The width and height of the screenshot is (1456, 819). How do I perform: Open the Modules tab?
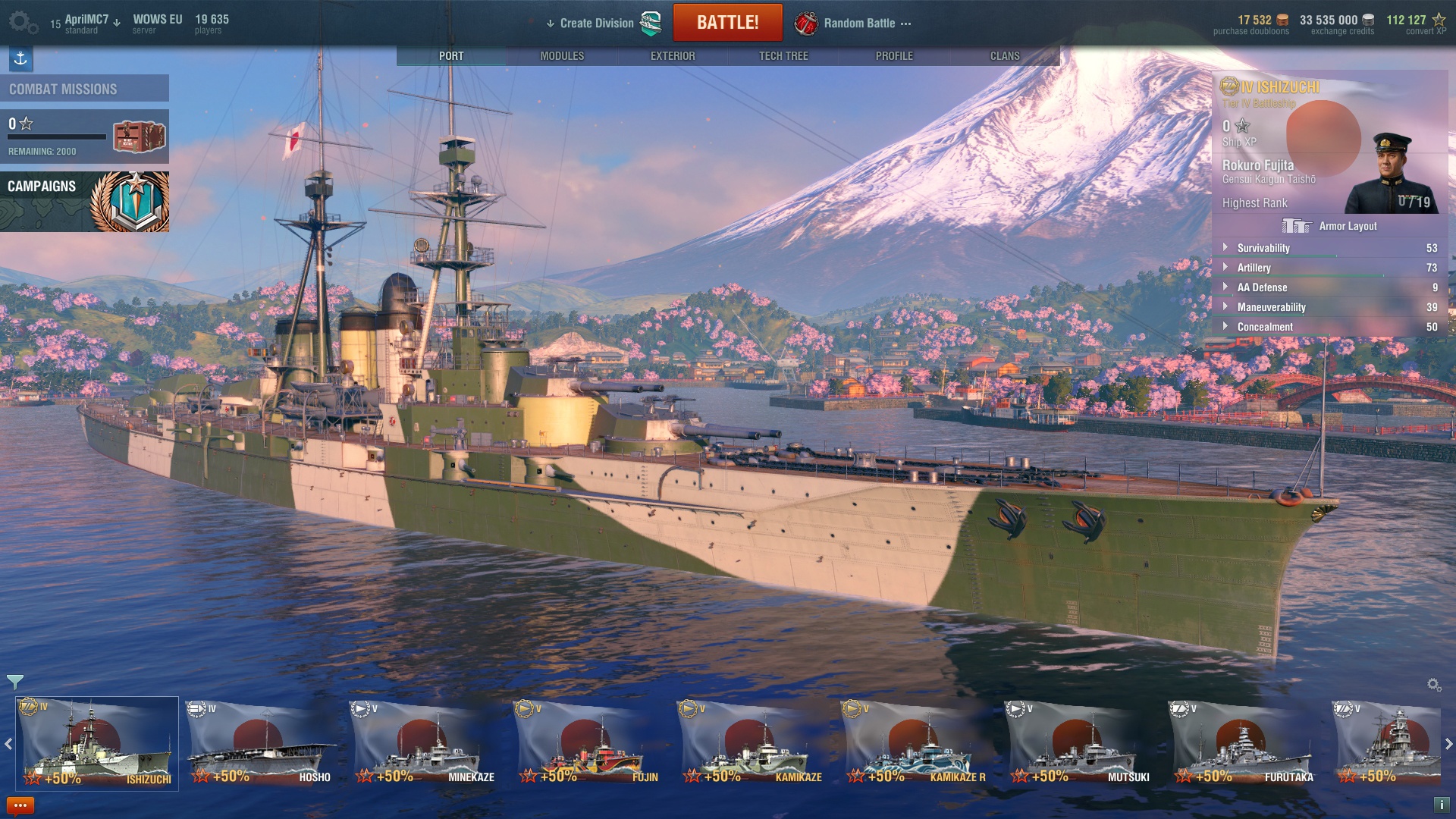click(562, 56)
